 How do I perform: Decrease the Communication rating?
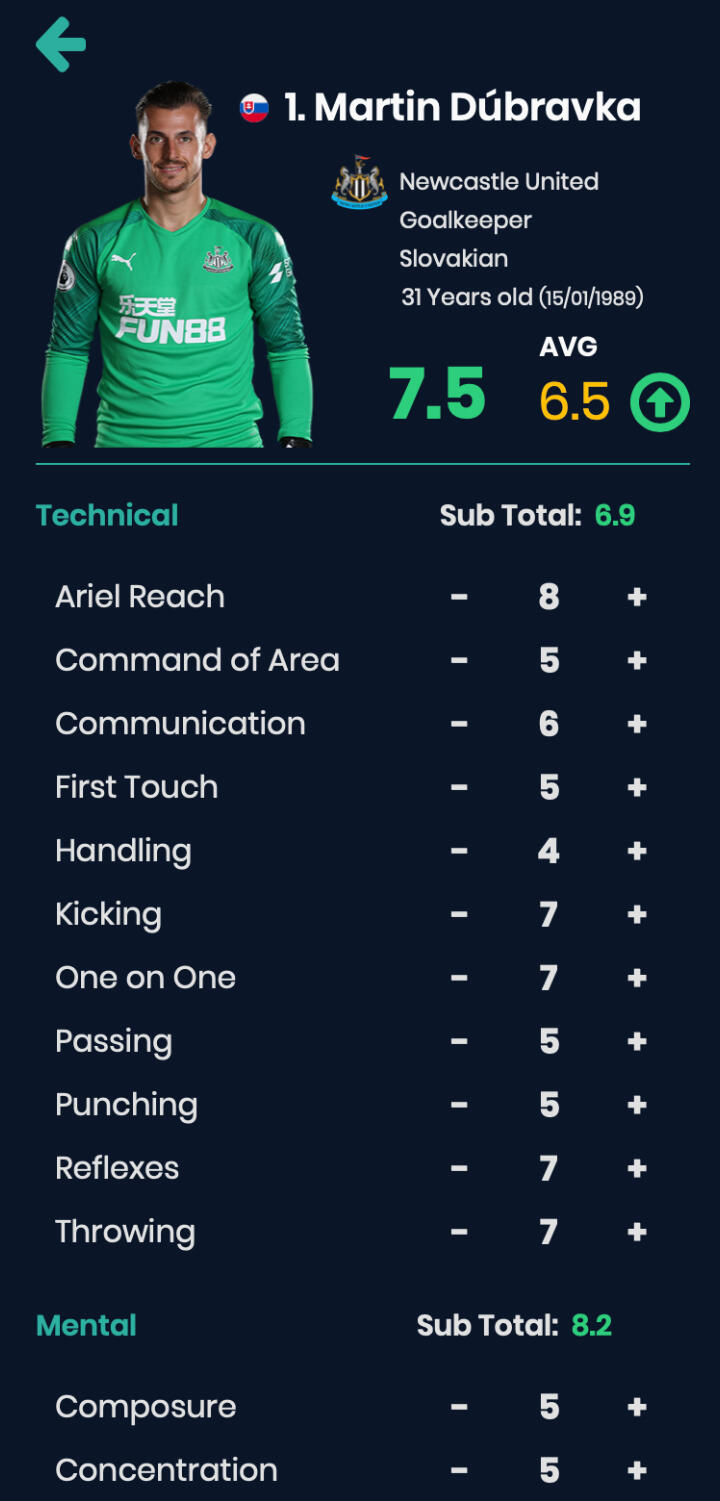click(459, 724)
